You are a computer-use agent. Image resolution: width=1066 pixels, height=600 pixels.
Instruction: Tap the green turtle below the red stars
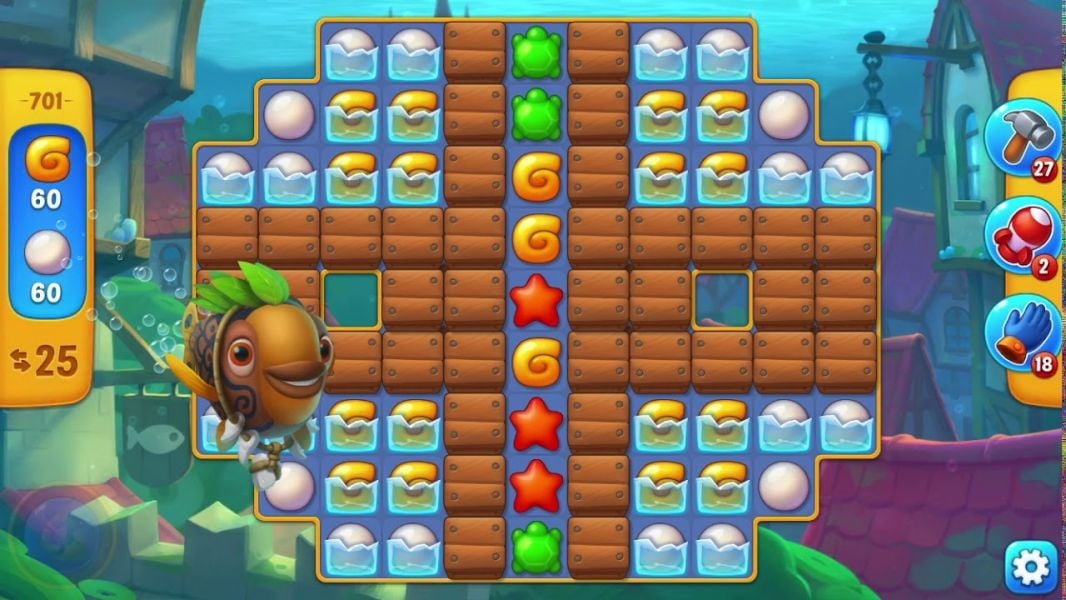537,547
